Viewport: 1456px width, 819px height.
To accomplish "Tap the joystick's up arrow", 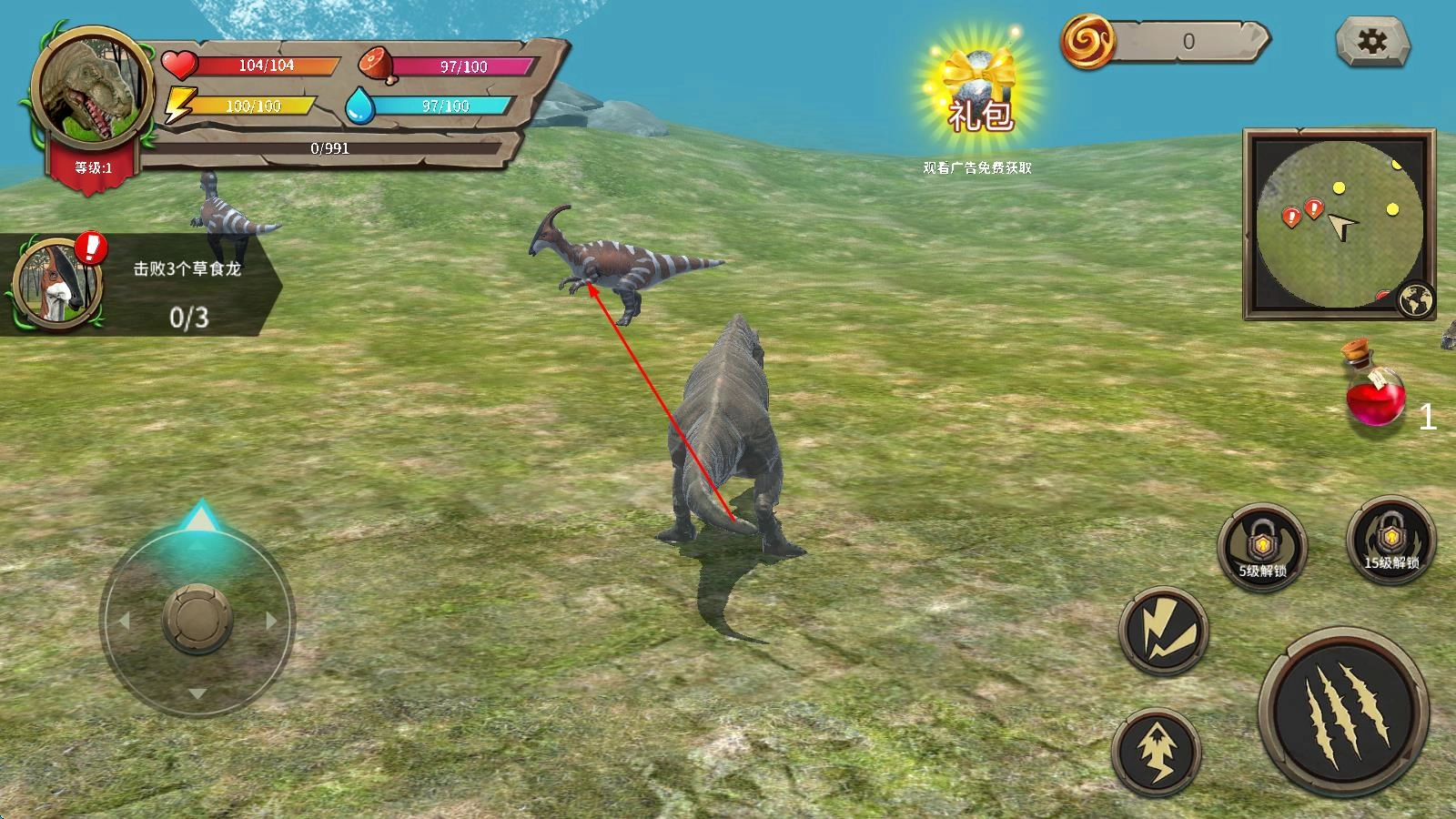I will [x=198, y=521].
